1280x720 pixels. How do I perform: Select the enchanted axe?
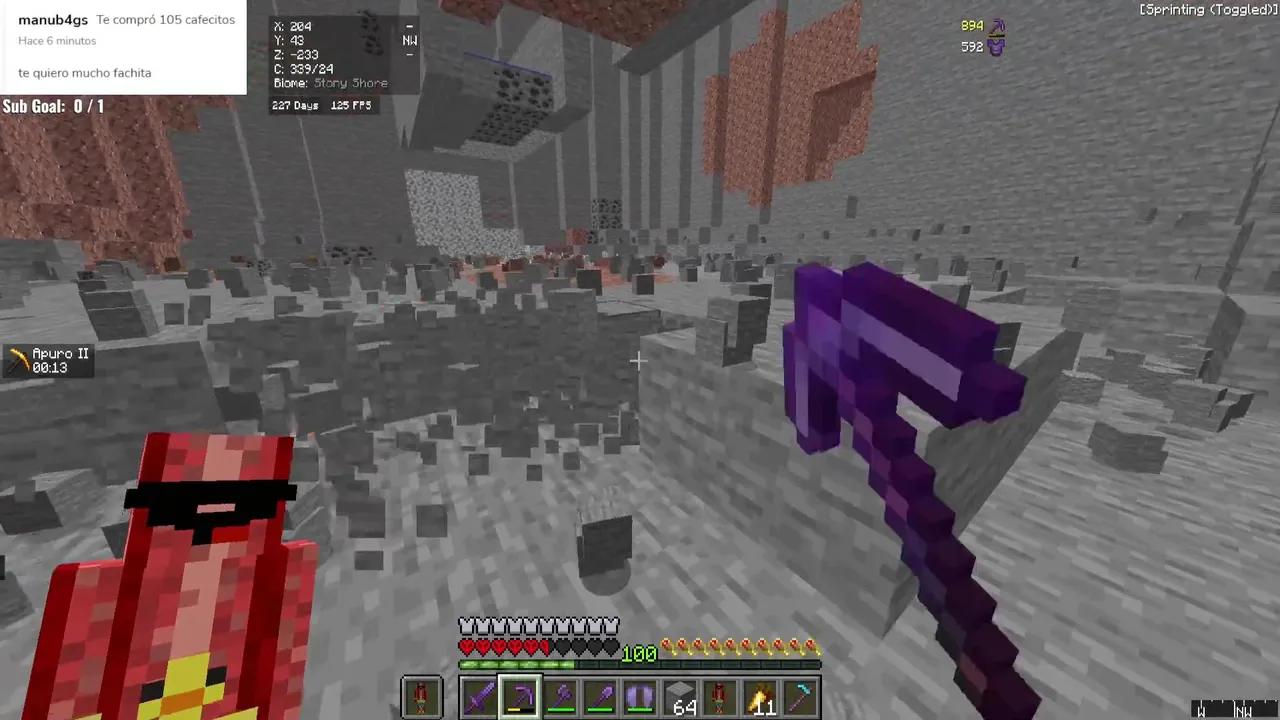[x=561, y=697]
